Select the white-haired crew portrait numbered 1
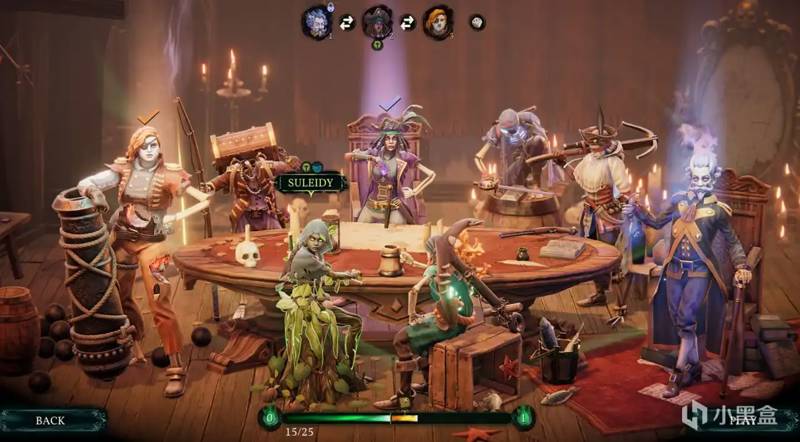The height and width of the screenshot is (442, 800). coord(318,21)
